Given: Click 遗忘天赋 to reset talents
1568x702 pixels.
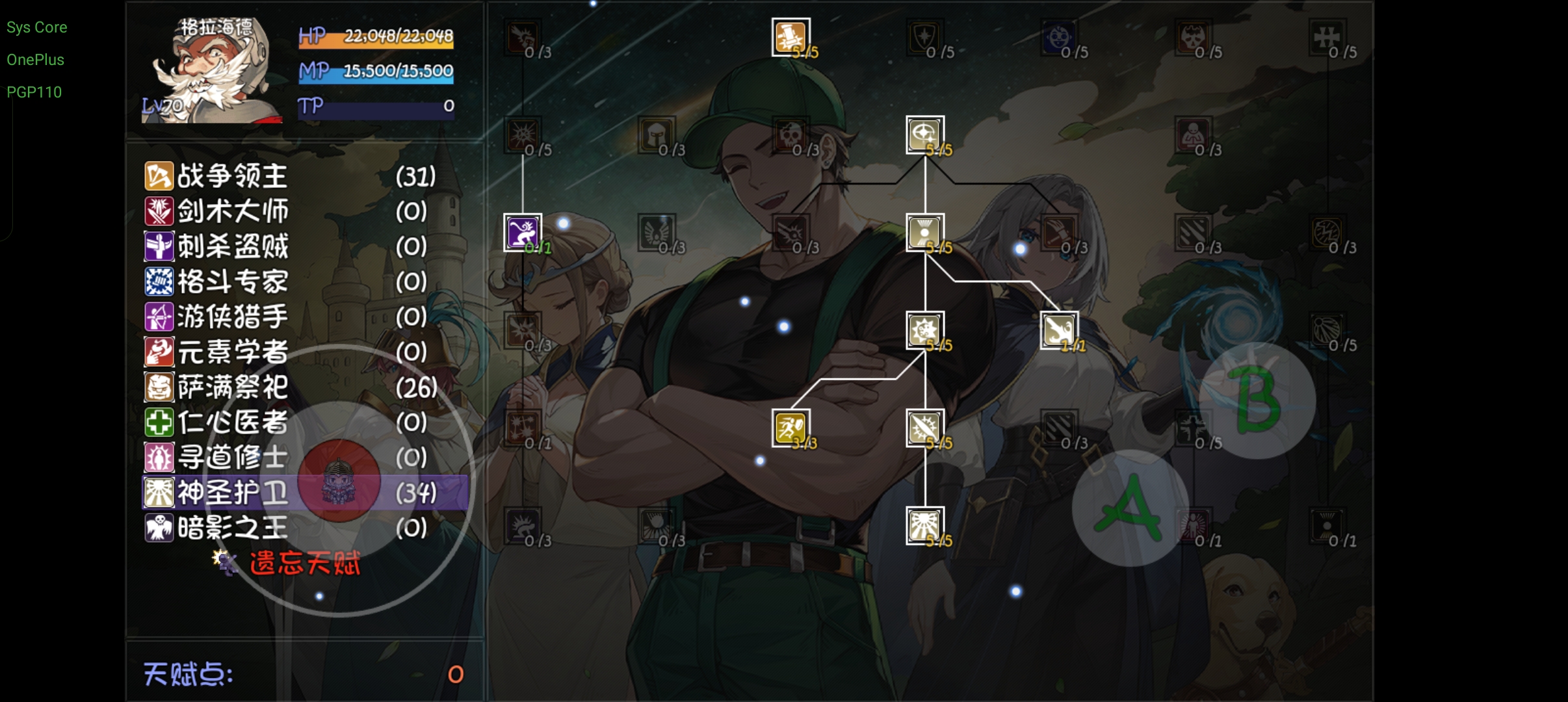Looking at the screenshot, I should [304, 564].
